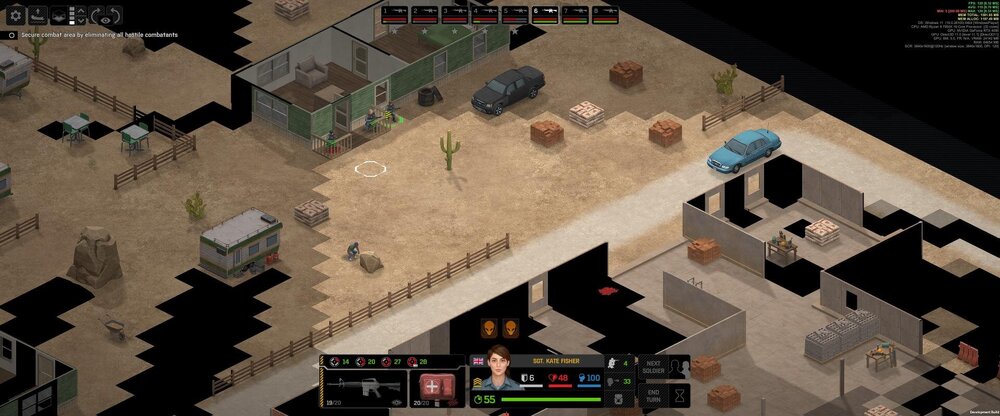Switch to soldier number 8
Image resolution: width=1000 pixels, height=416 pixels.
[605, 14]
